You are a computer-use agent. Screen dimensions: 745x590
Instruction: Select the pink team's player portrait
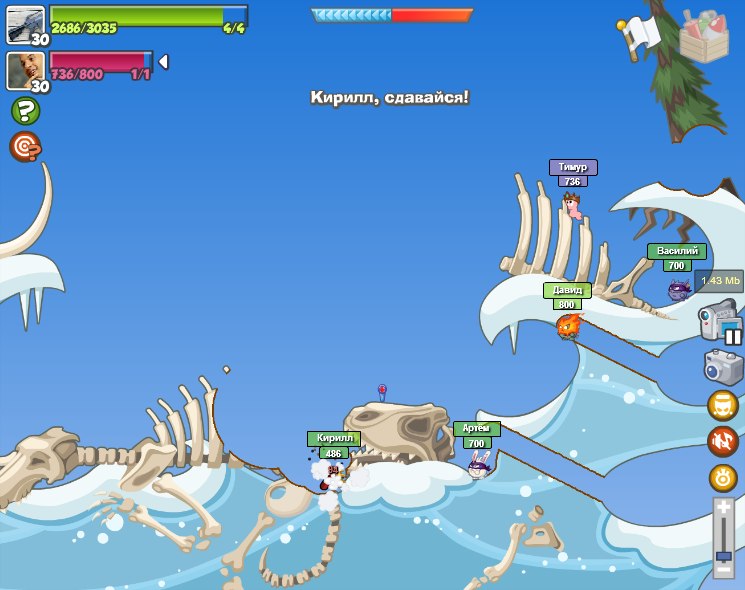point(25,70)
